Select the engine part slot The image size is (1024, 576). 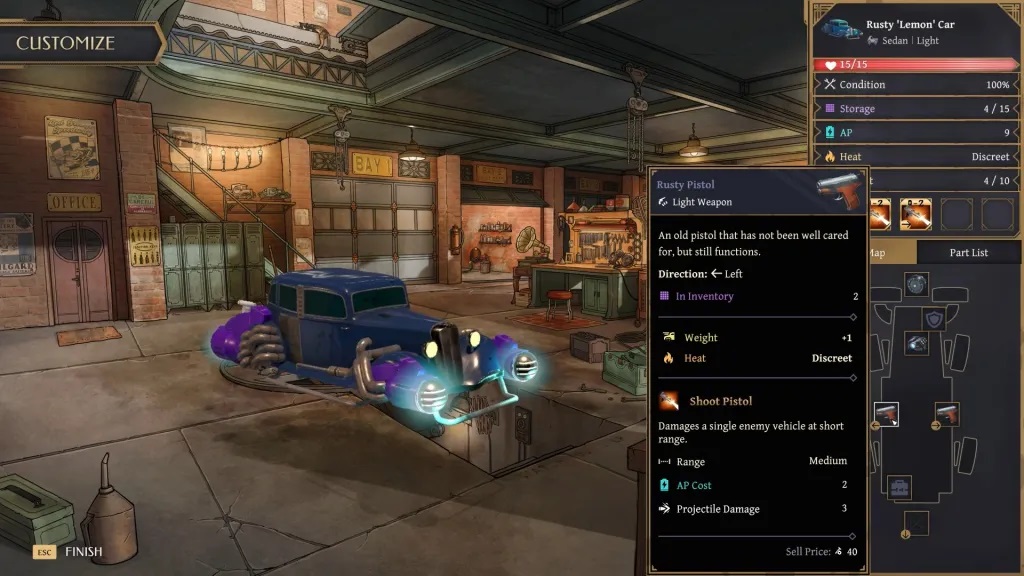pos(916,343)
